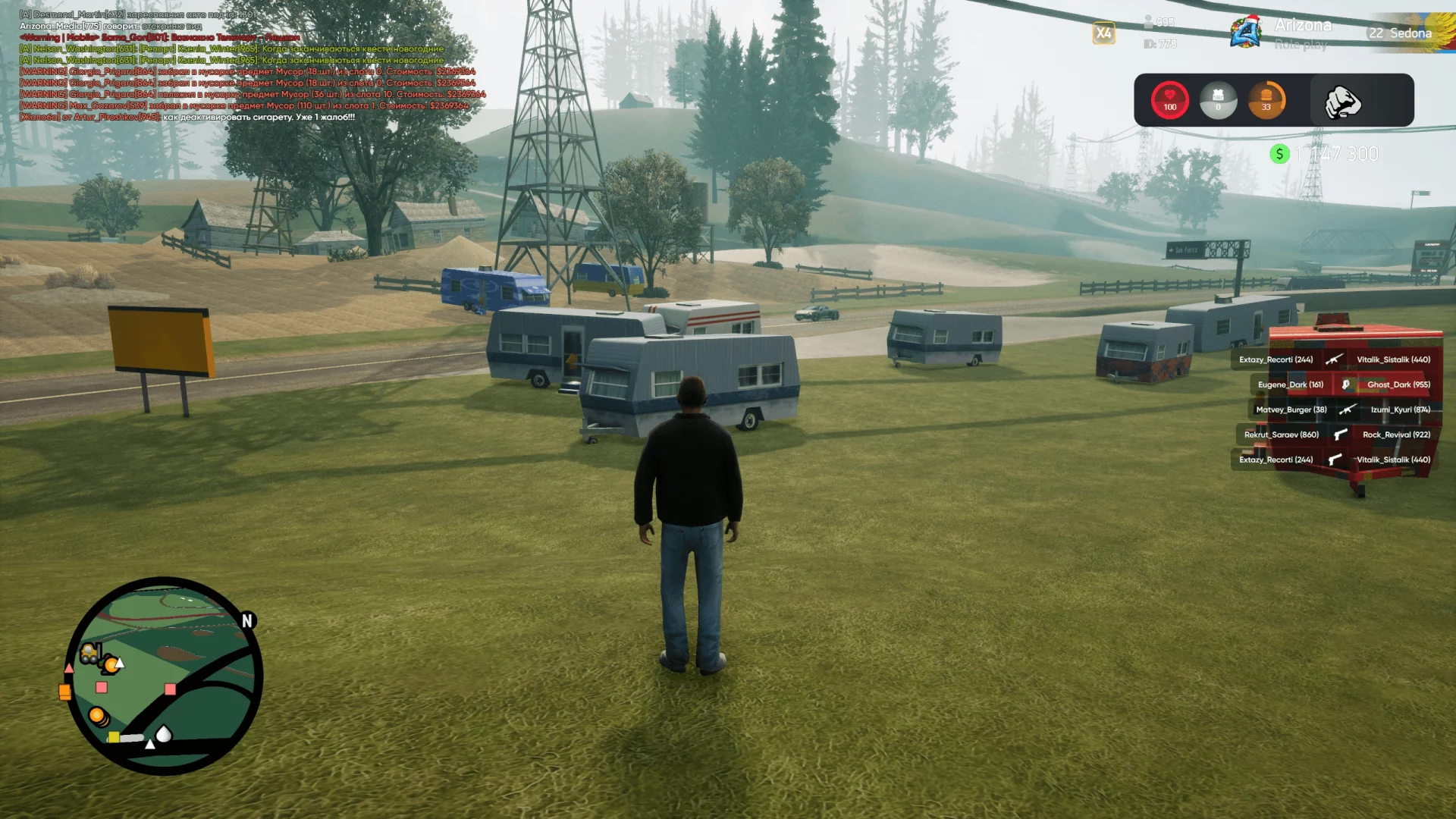Open the circular minimap
The width and height of the screenshot is (1456, 819).
tap(164, 676)
